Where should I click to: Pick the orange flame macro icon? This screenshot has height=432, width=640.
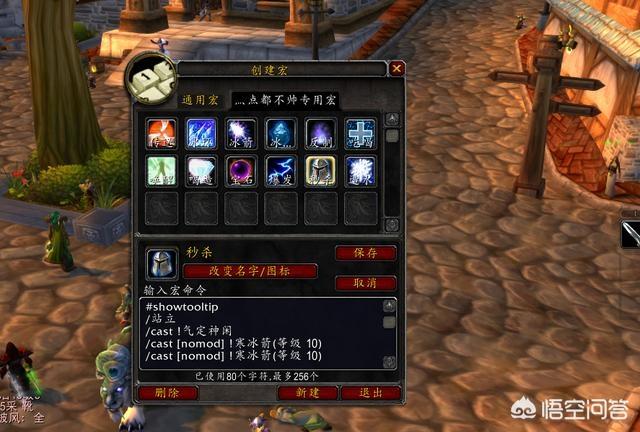pos(161,134)
